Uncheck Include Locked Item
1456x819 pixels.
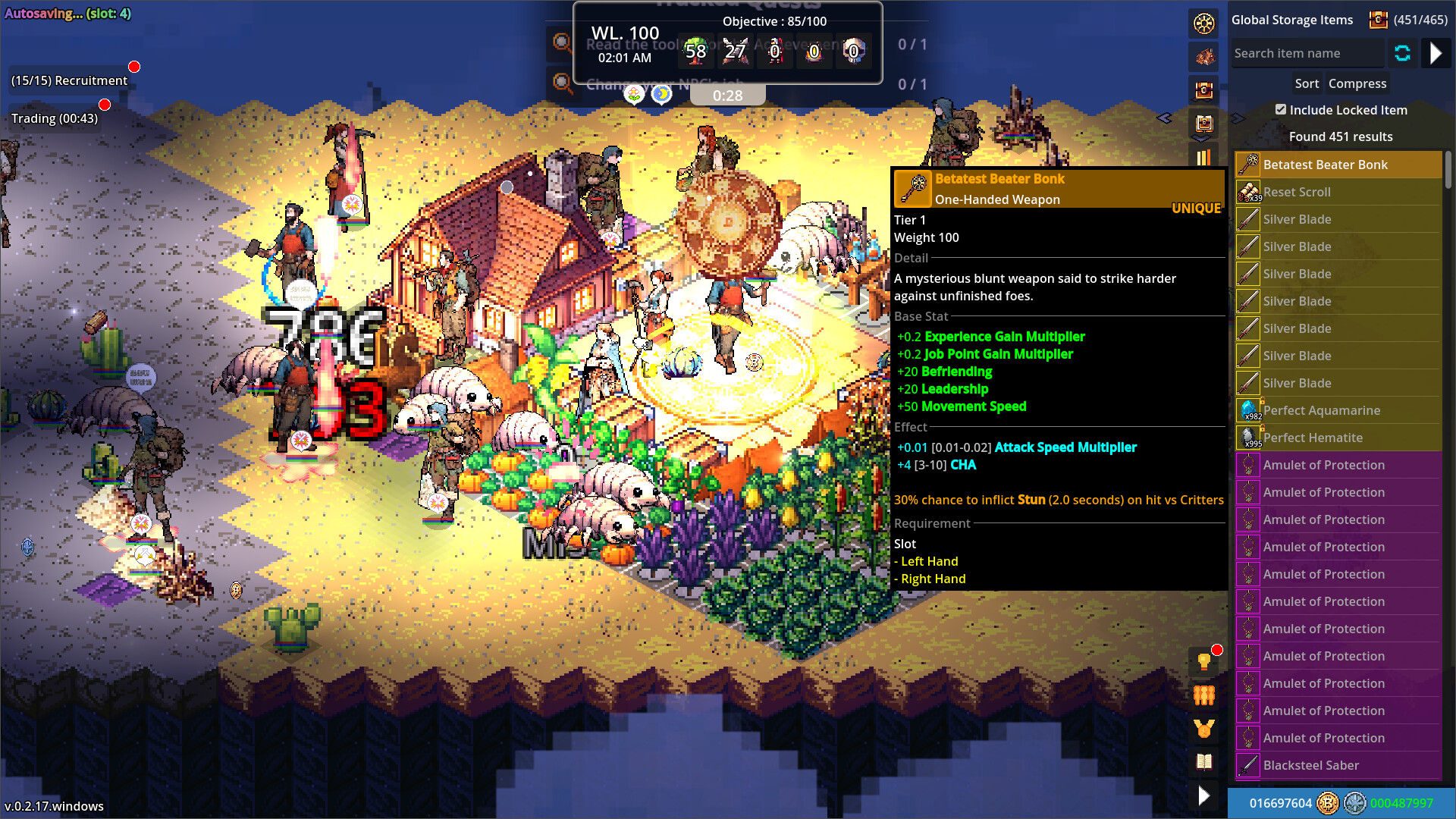pyautogui.click(x=1280, y=109)
